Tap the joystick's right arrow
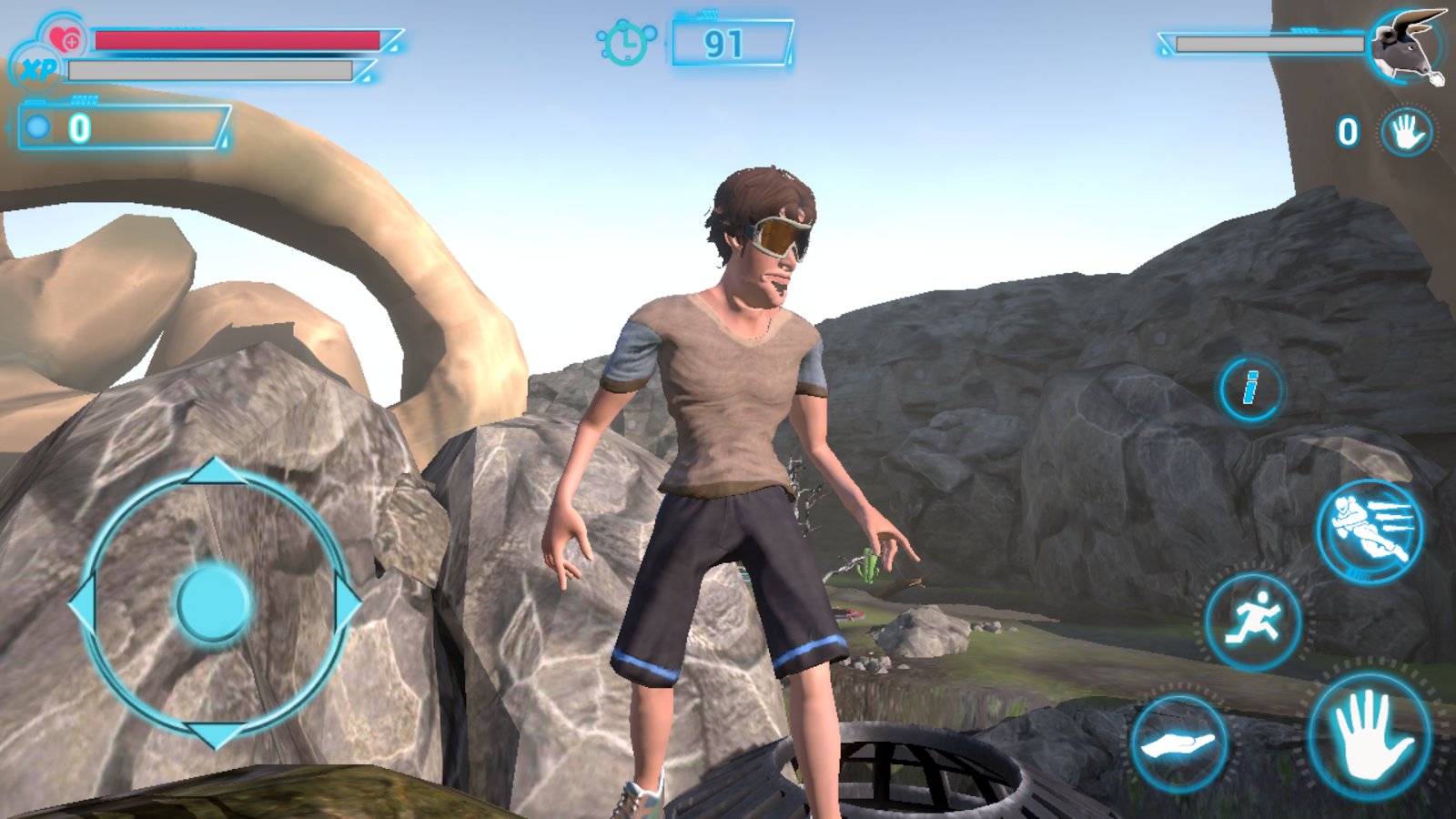Viewport: 1456px width, 819px height. pos(348,602)
